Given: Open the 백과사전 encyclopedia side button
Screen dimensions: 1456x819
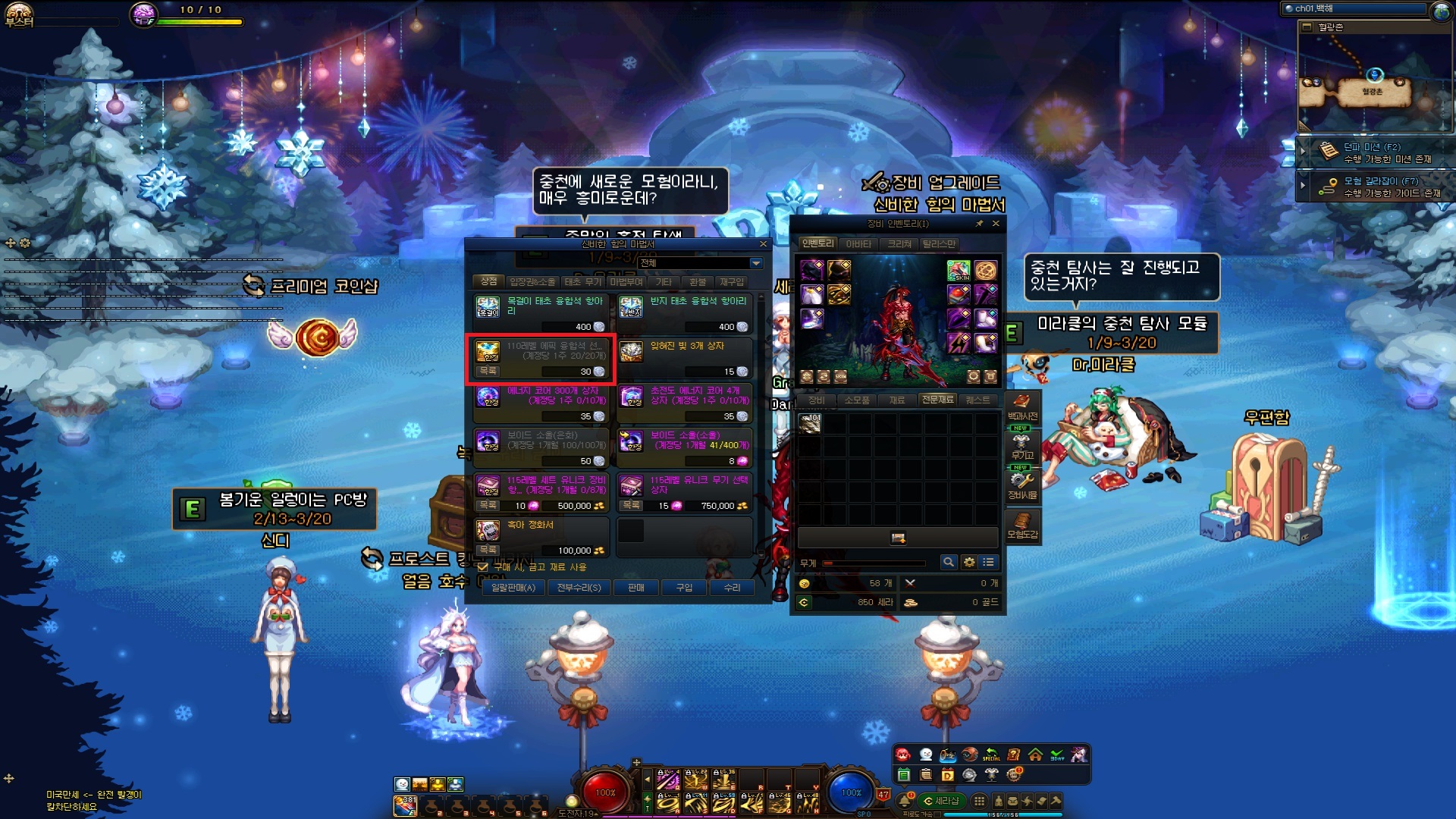Looking at the screenshot, I should 1022,406.
